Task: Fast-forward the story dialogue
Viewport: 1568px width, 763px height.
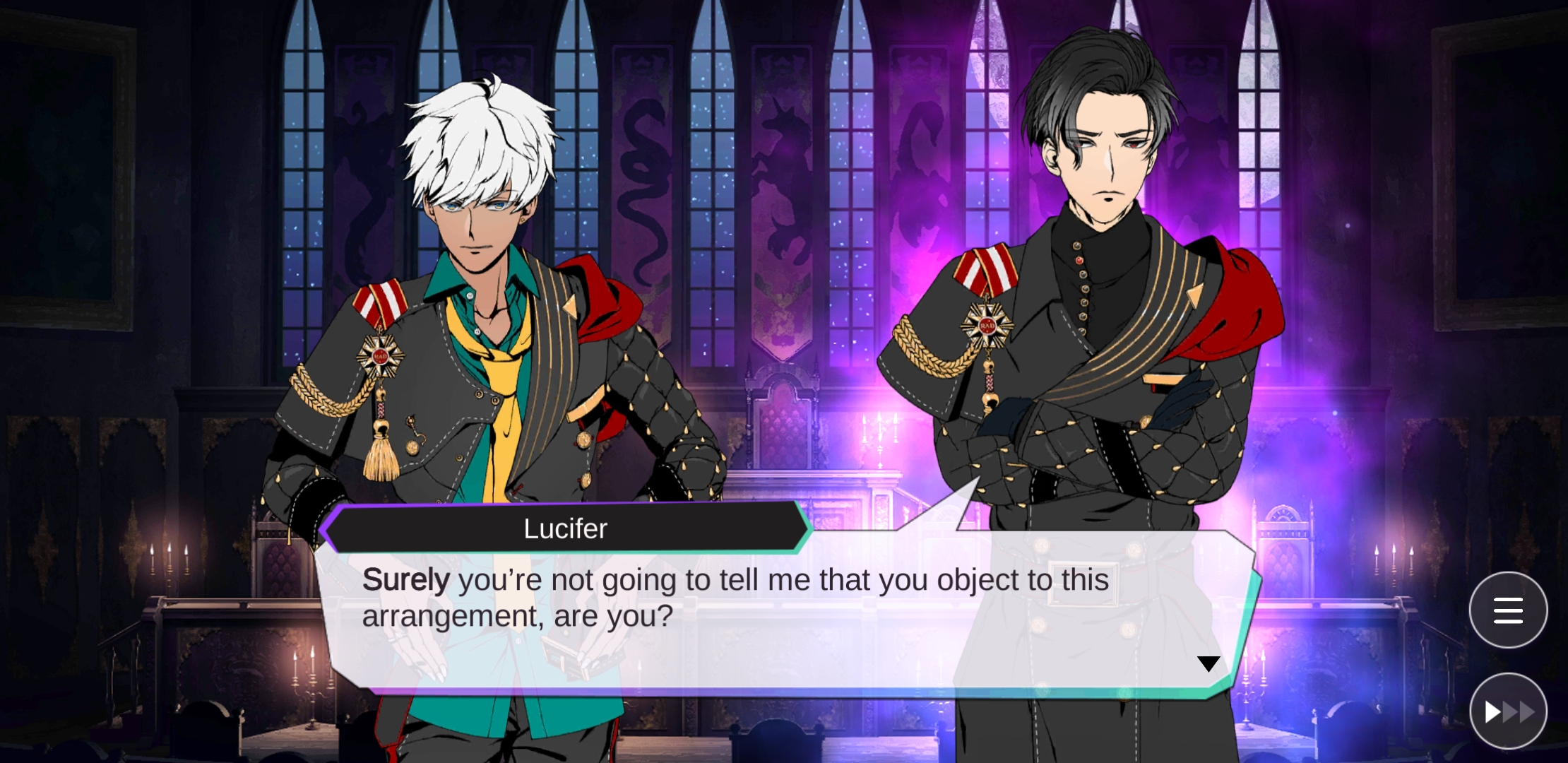Action: (1508, 711)
